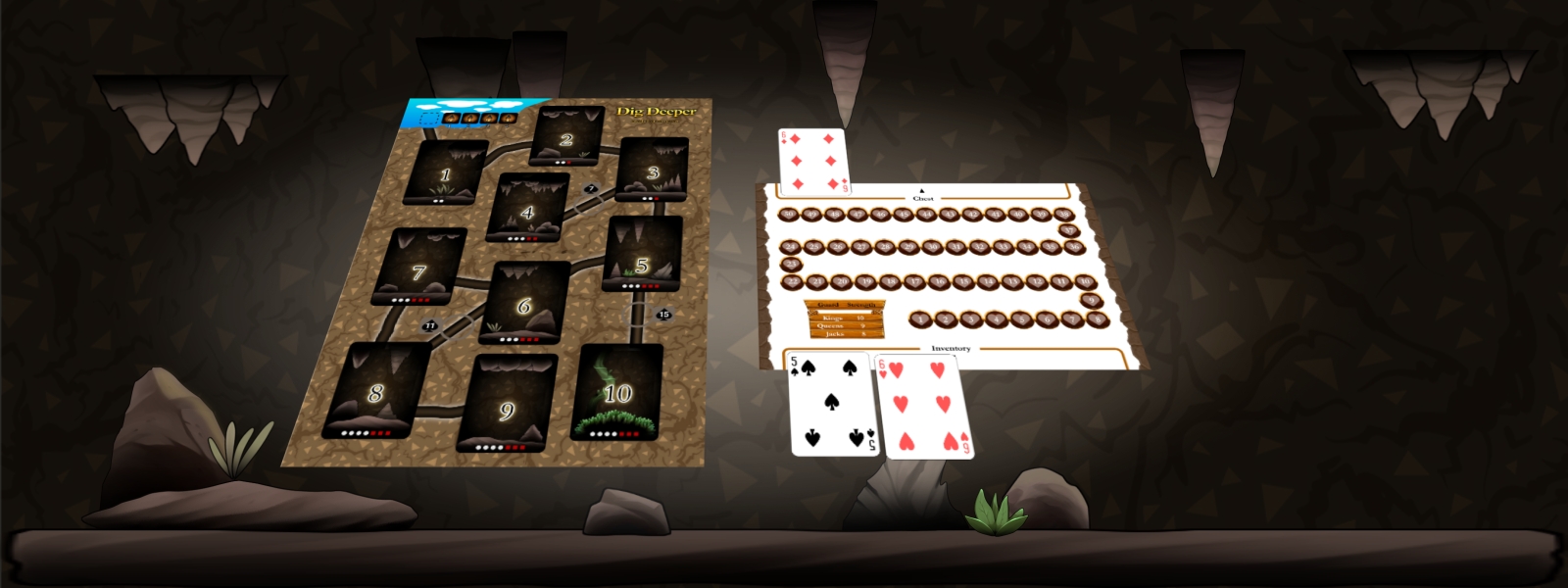
Task: Select cave card number 9
Action: click(x=507, y=404)
